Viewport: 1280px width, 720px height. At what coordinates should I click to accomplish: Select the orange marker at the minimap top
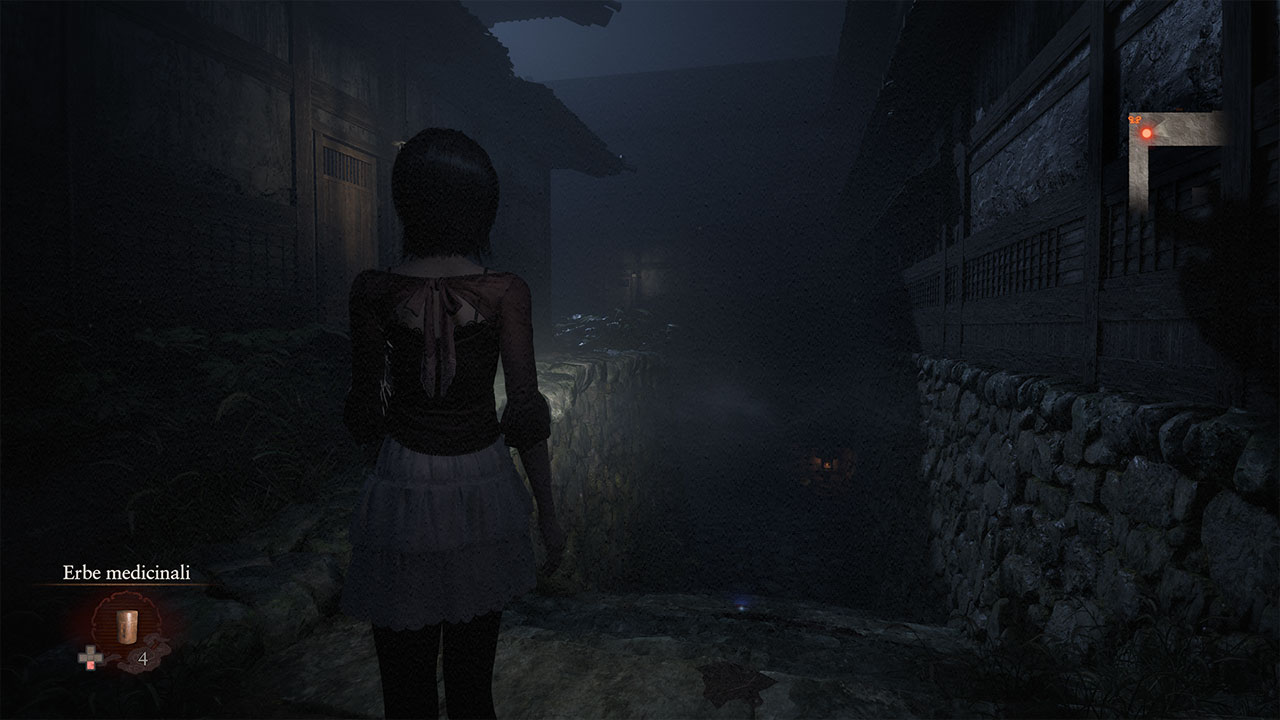pyautogui.click(x=1178, y=108)
